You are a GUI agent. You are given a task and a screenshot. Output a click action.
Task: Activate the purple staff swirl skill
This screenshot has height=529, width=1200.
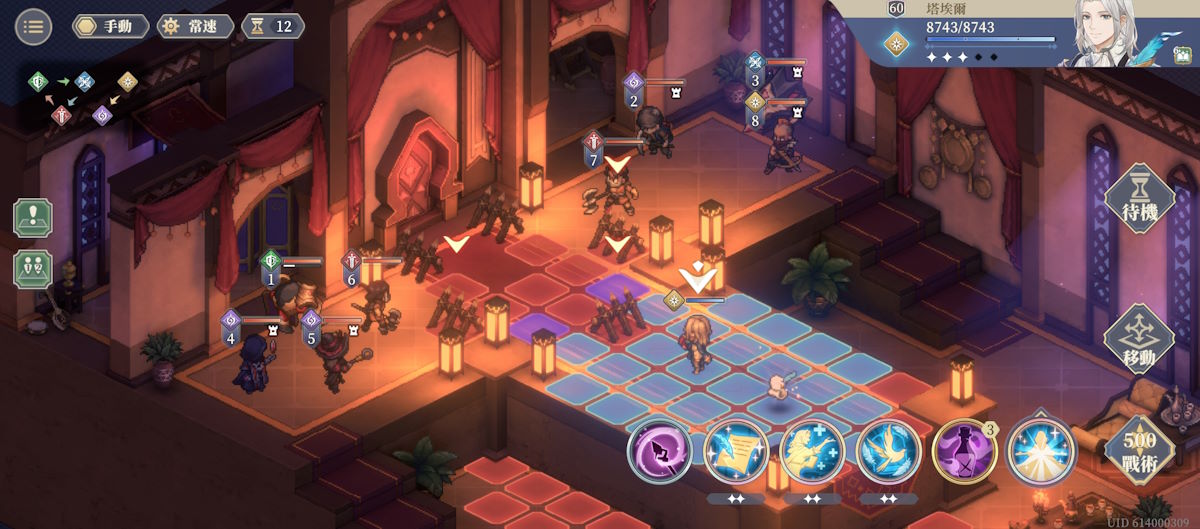660,452
